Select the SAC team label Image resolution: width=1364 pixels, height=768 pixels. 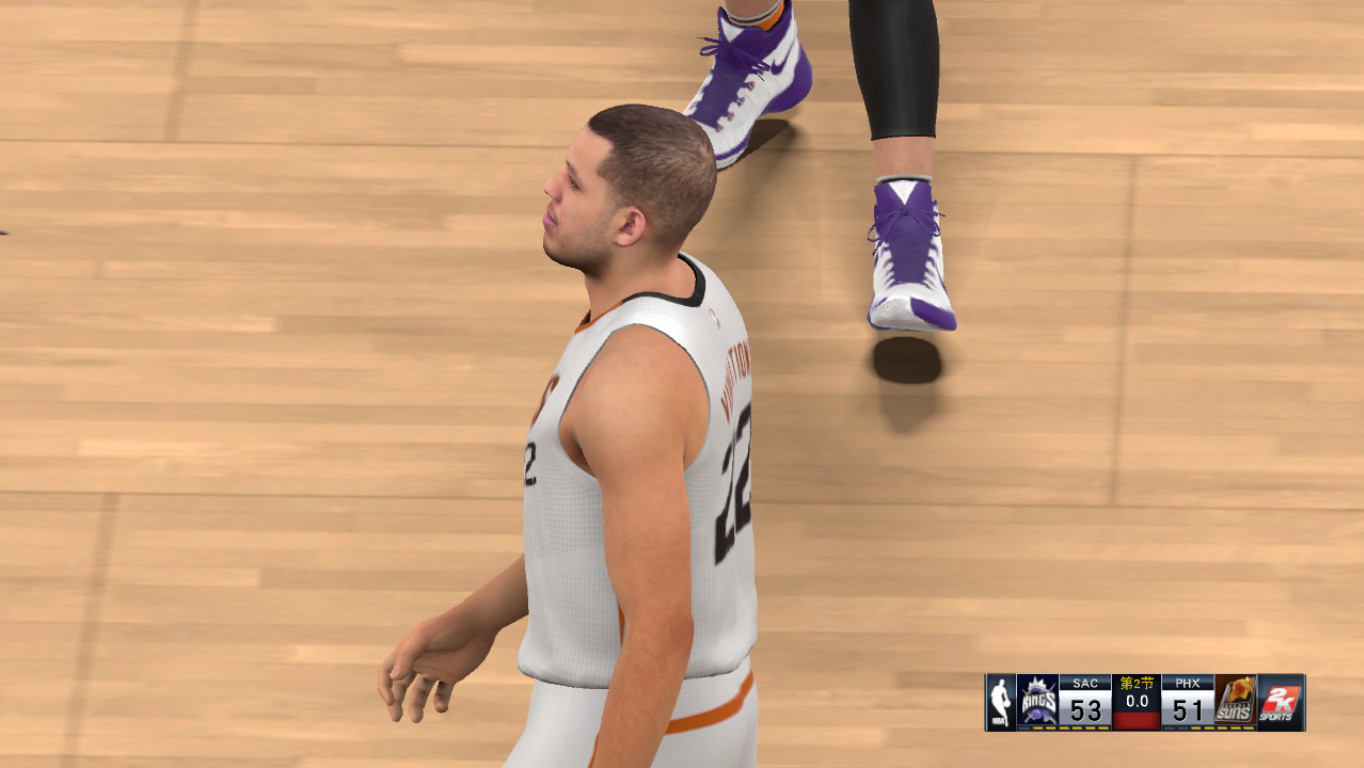point(1086,682)
